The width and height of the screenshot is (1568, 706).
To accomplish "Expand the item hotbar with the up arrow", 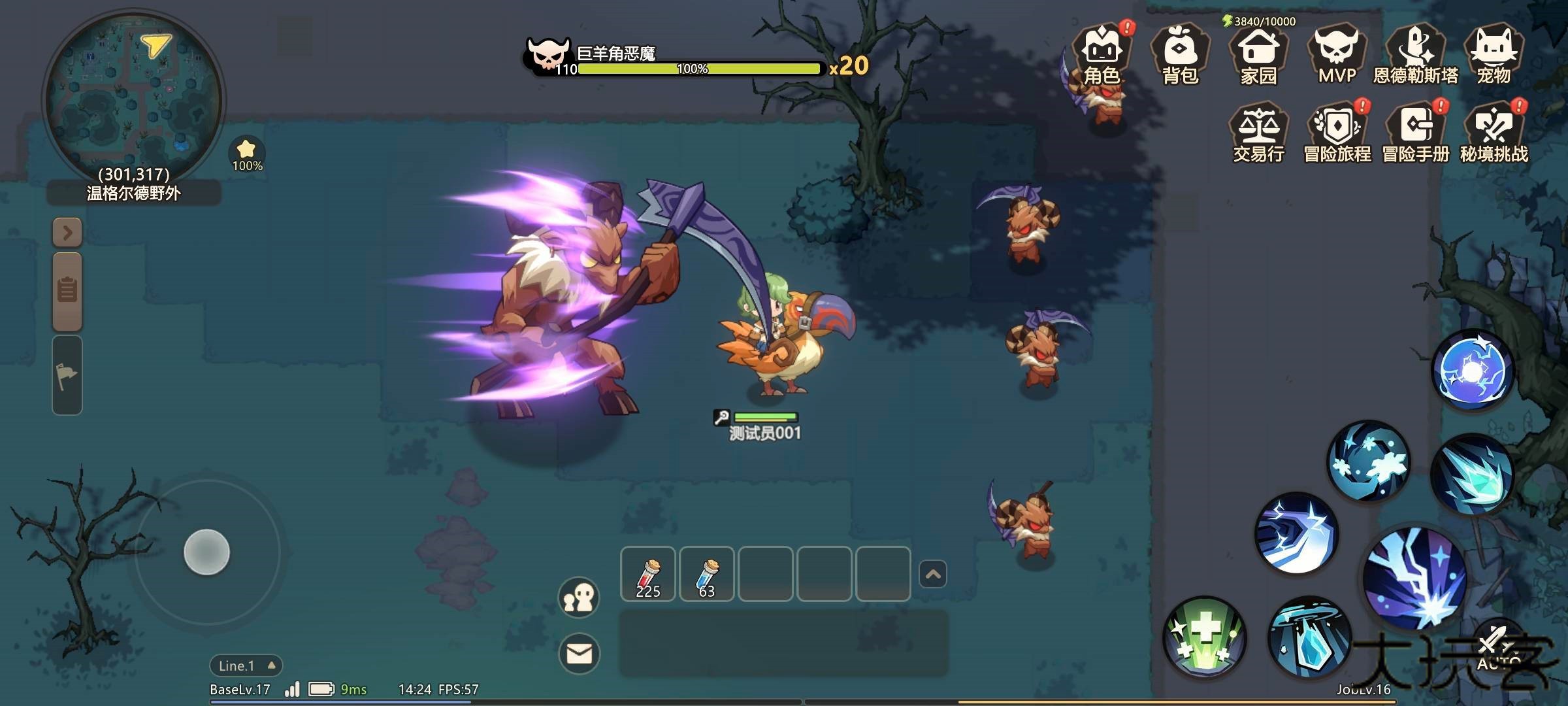I will point(932,575).
